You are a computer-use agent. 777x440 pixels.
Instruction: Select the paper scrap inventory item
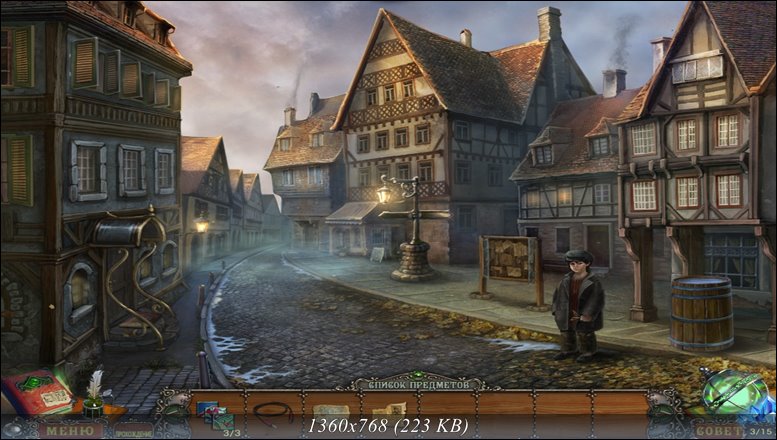pos(329,411)
